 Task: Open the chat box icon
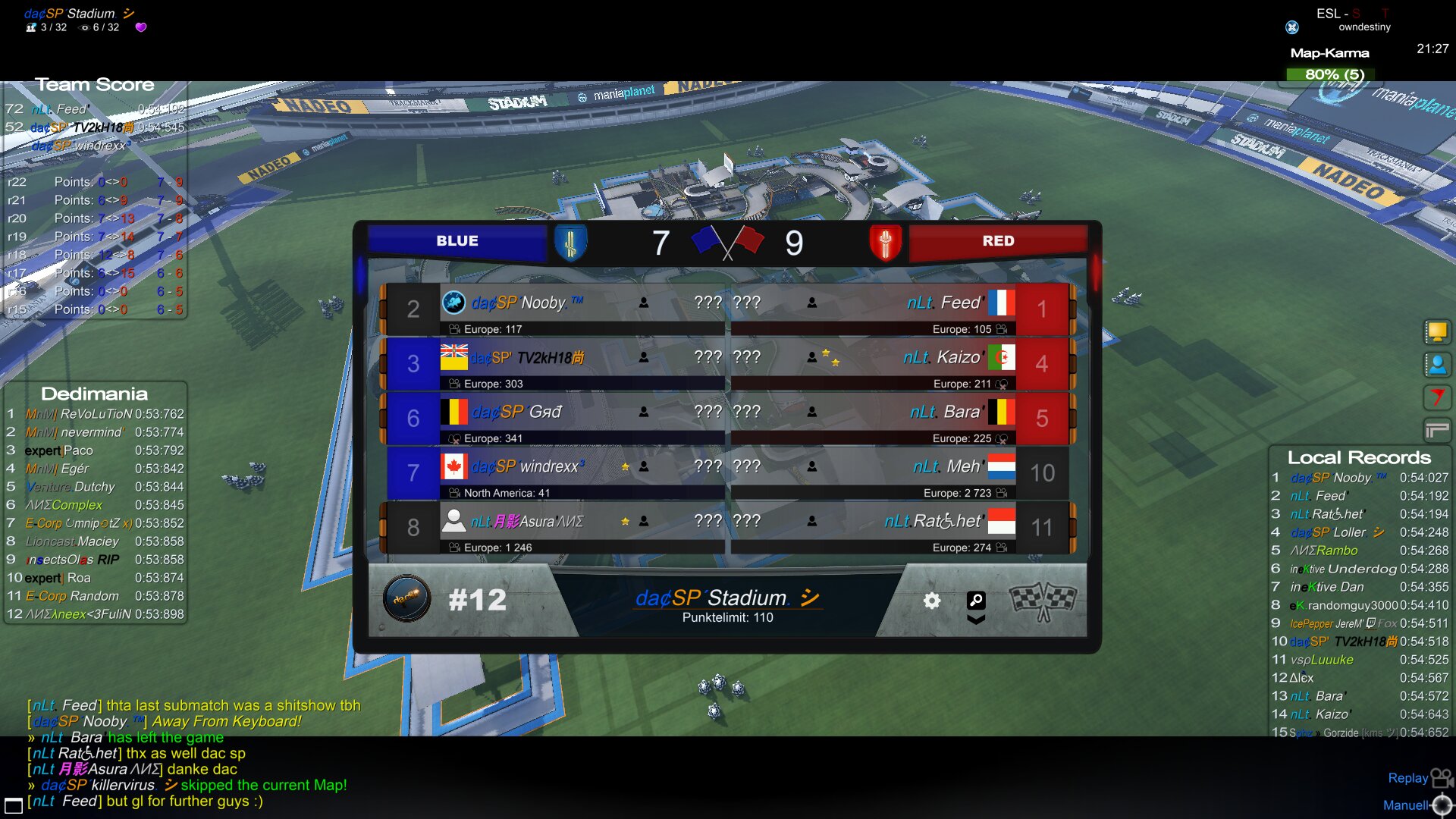coord(13,805)
